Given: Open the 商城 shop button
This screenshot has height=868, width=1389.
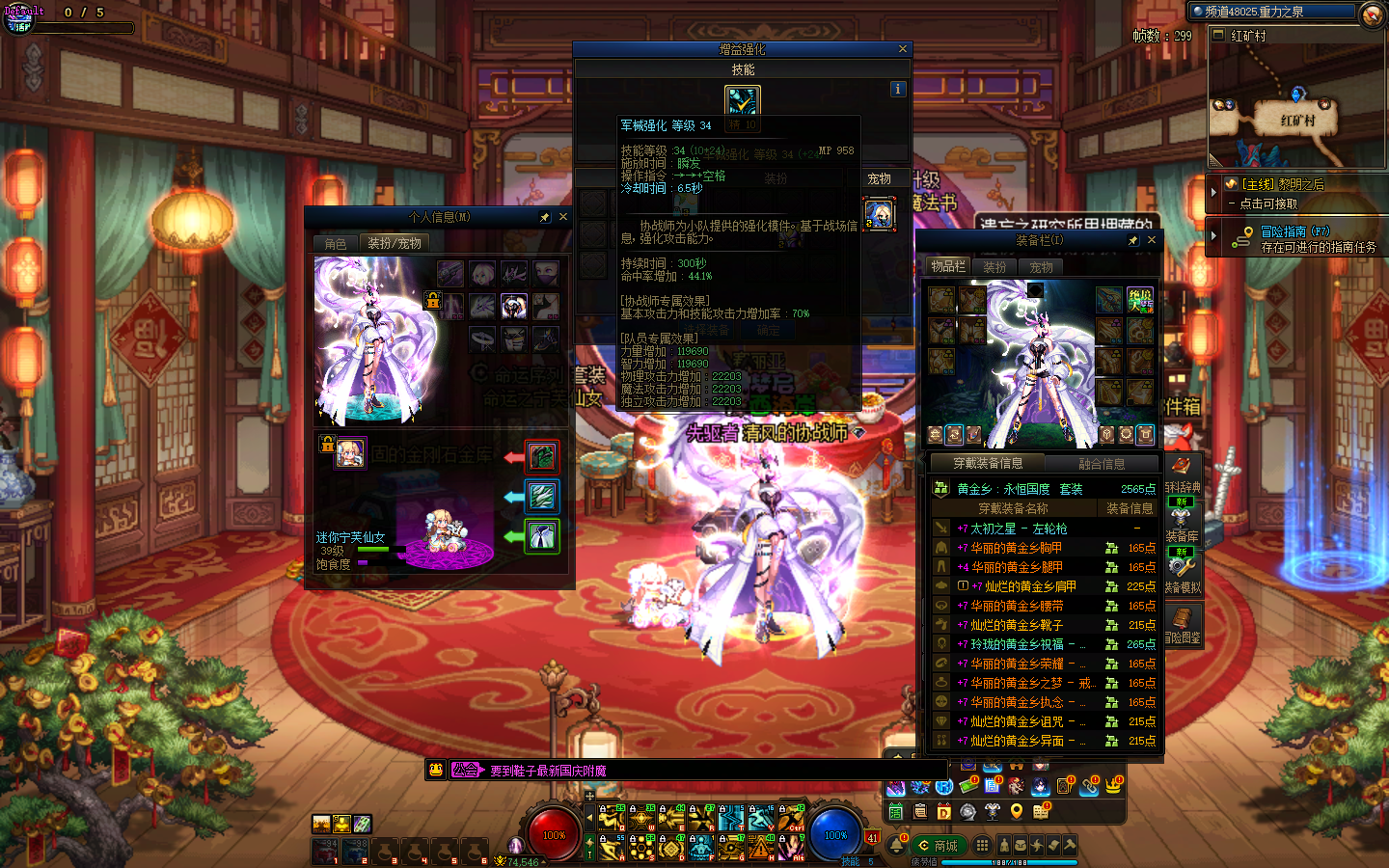Looking at the screenshot, I should point(939,846).
